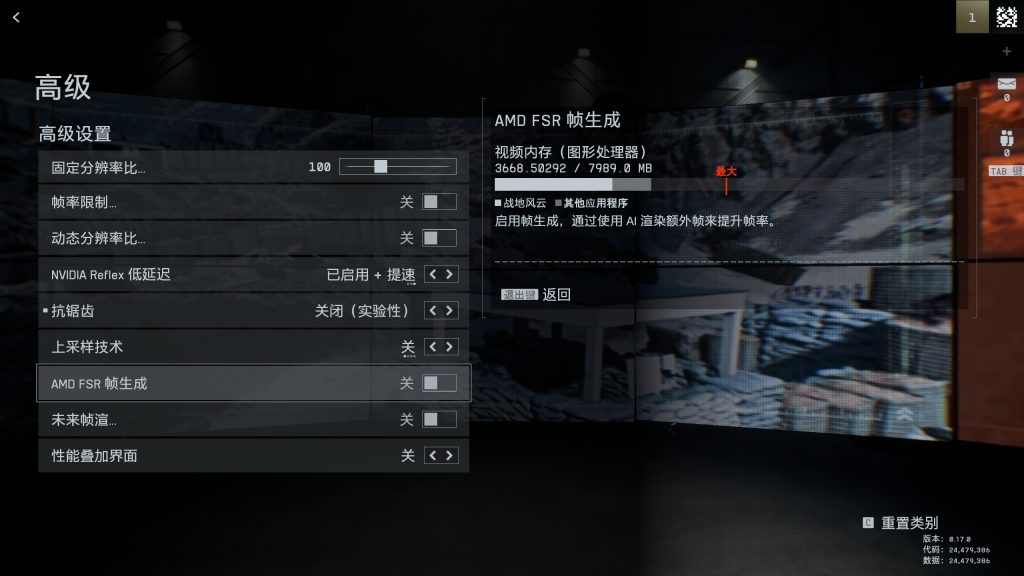Open the mail envelope icon
This screenshot has height=576, width=1024.
[x=1006, y=84]
